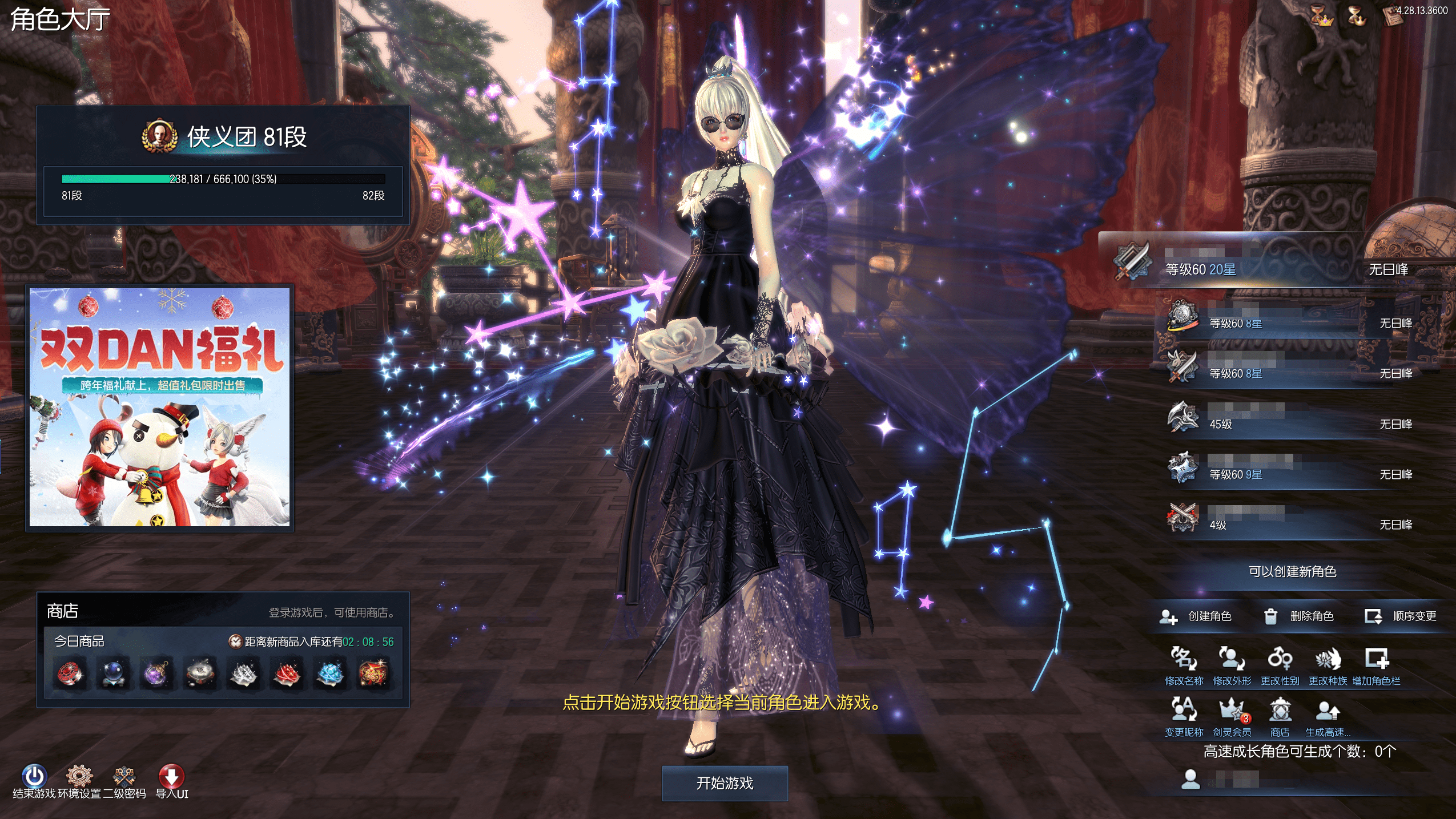Open the 更改种族 race change icon
The height and width of the screenshot is (819, 1456).
click(x=1328, y=659)
